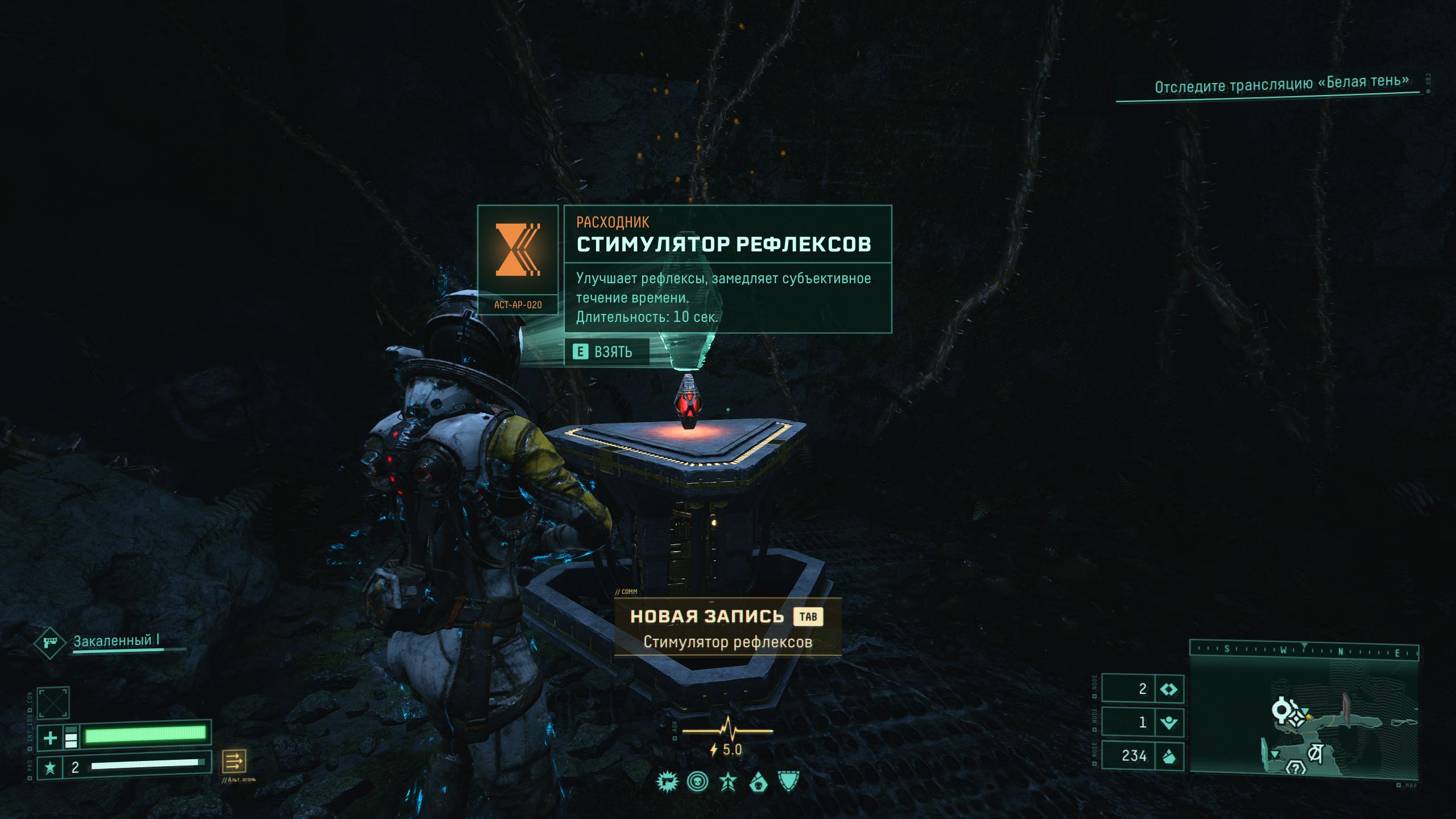The width and height of the screenshot is (1456, 819).
Task: Take the item via the ВЗЯТЬ button
Action: pyautogui.click(x=606, y=352)
